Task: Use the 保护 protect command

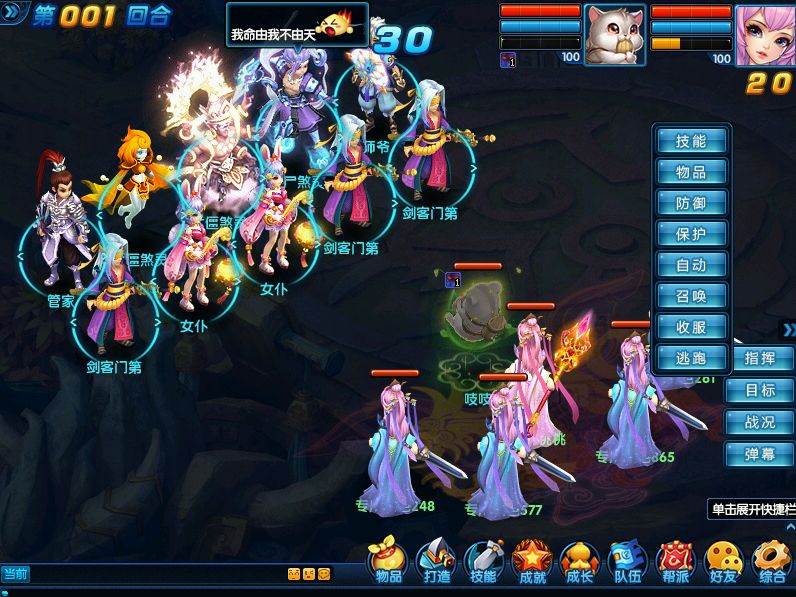Action: (691, 235)
